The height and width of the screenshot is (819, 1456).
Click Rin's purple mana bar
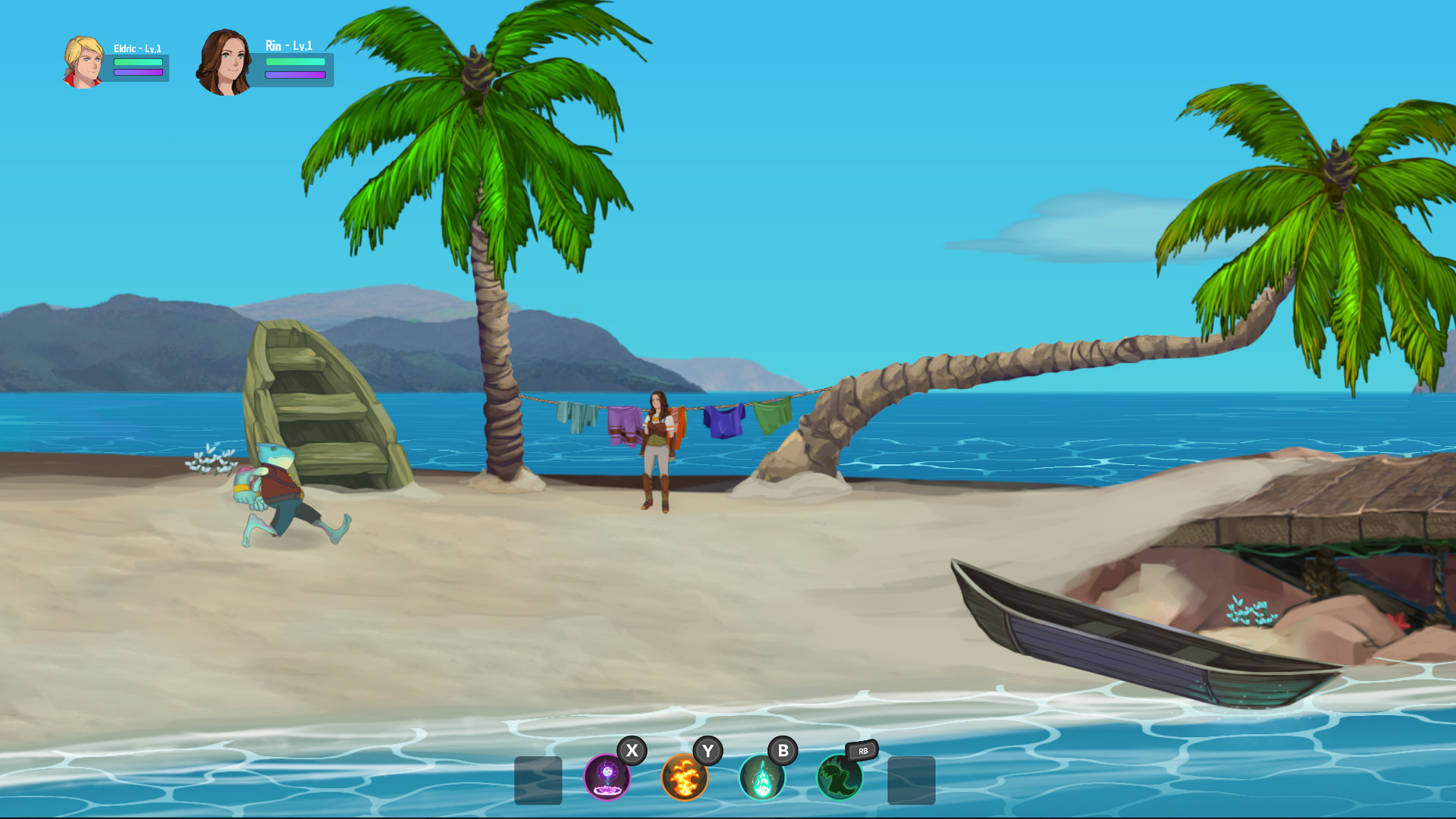click(x=296, y=75)
